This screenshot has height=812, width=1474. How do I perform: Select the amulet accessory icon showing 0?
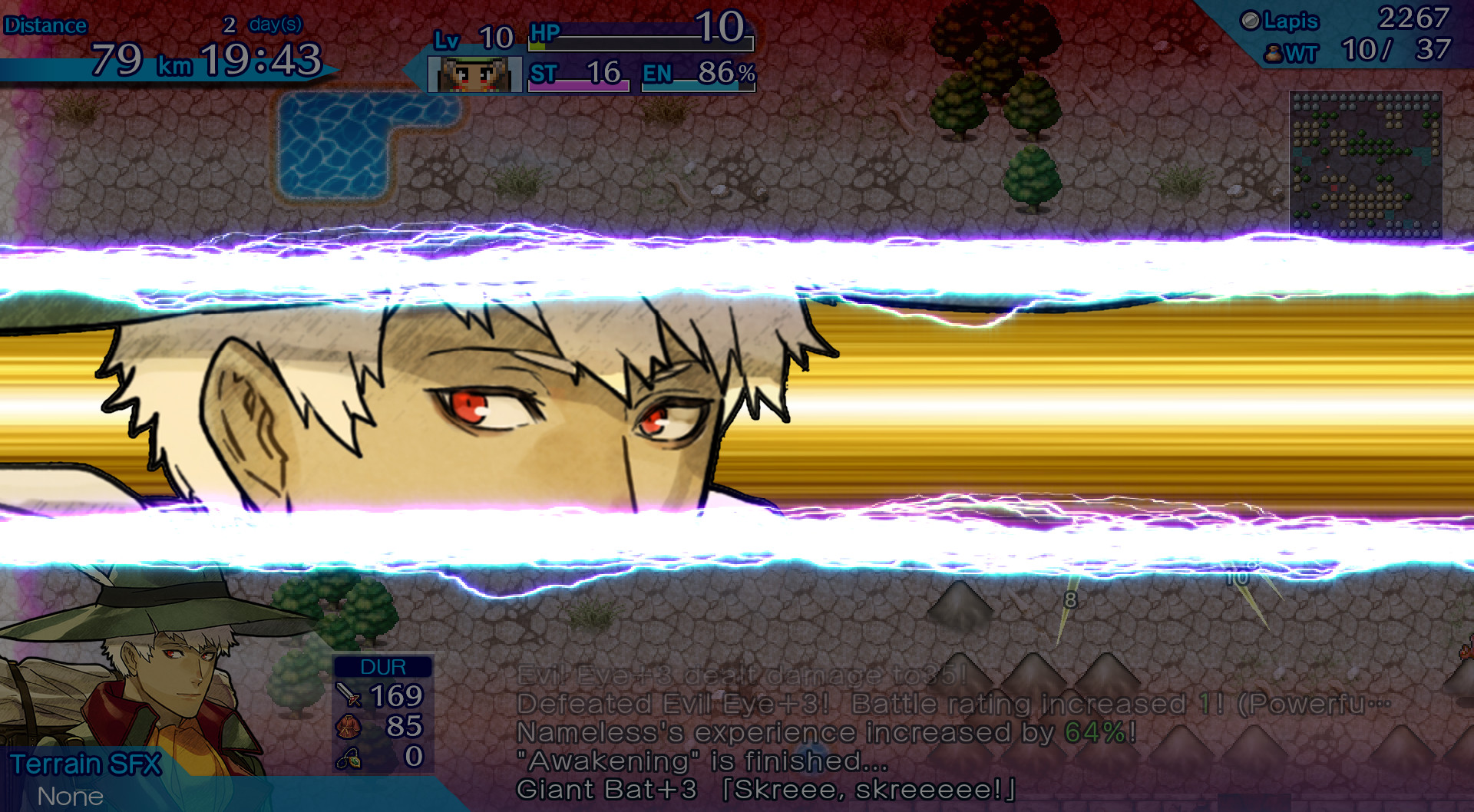pyautogui.click(x=348, y=757)
